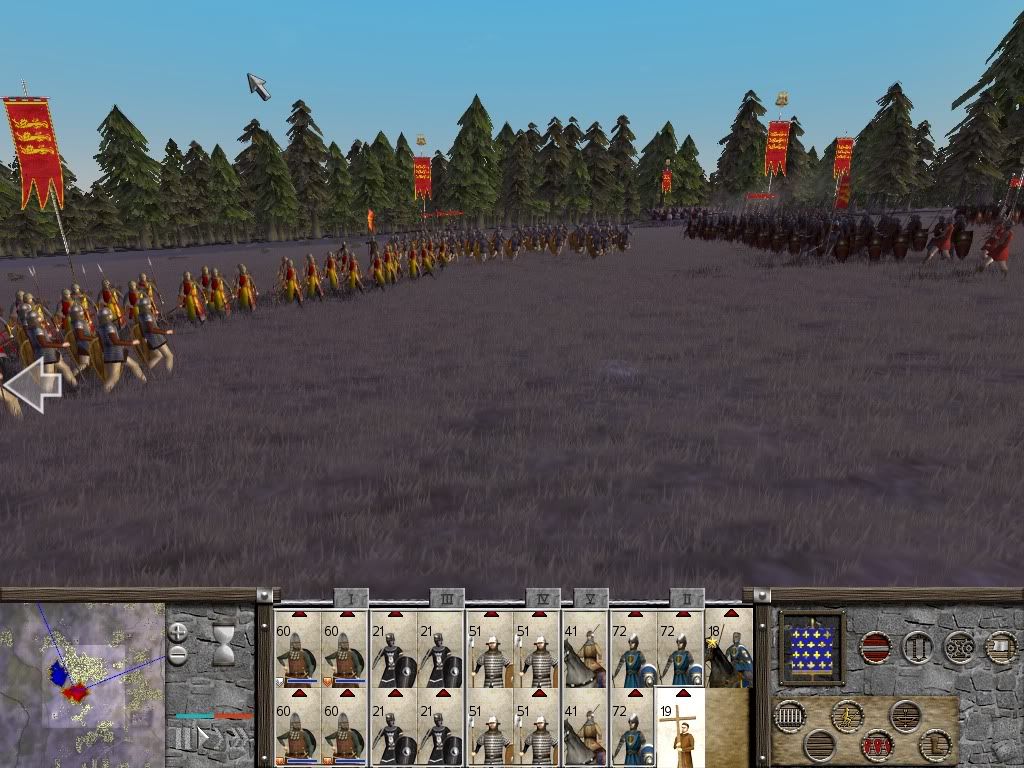Click the boot icon round button

935,745
